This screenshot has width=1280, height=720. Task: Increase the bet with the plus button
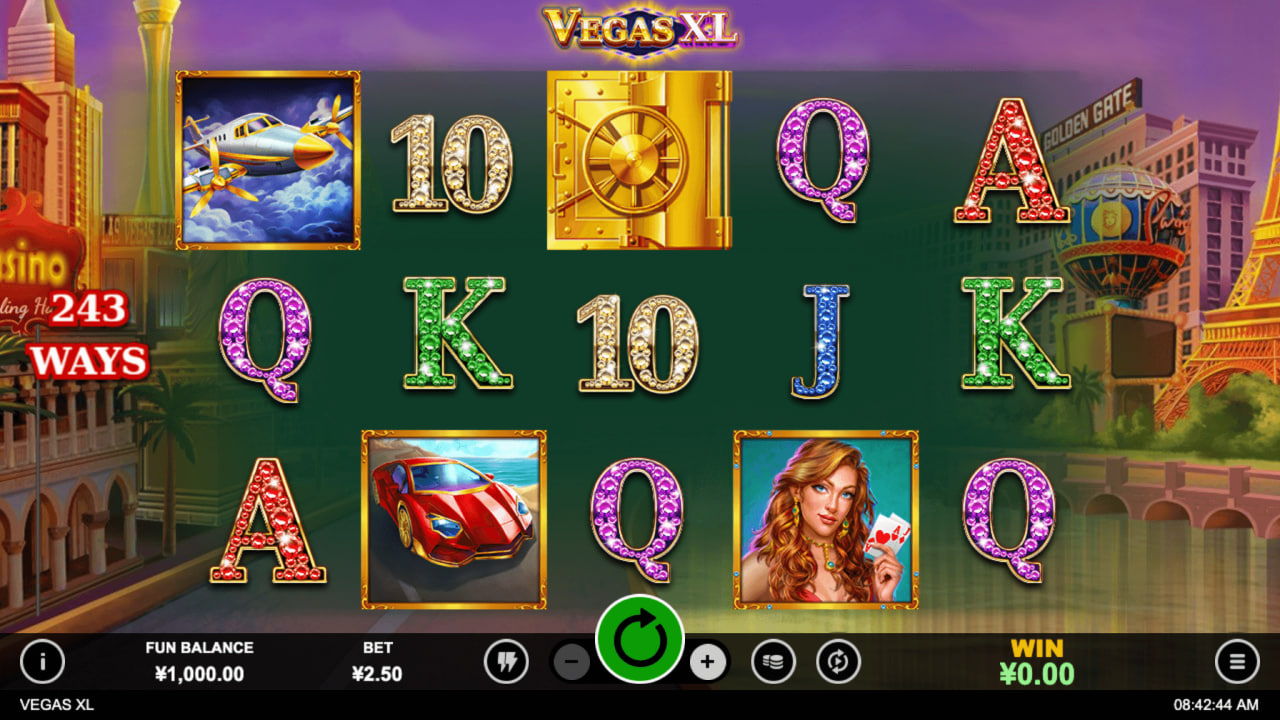pos(707,662)
